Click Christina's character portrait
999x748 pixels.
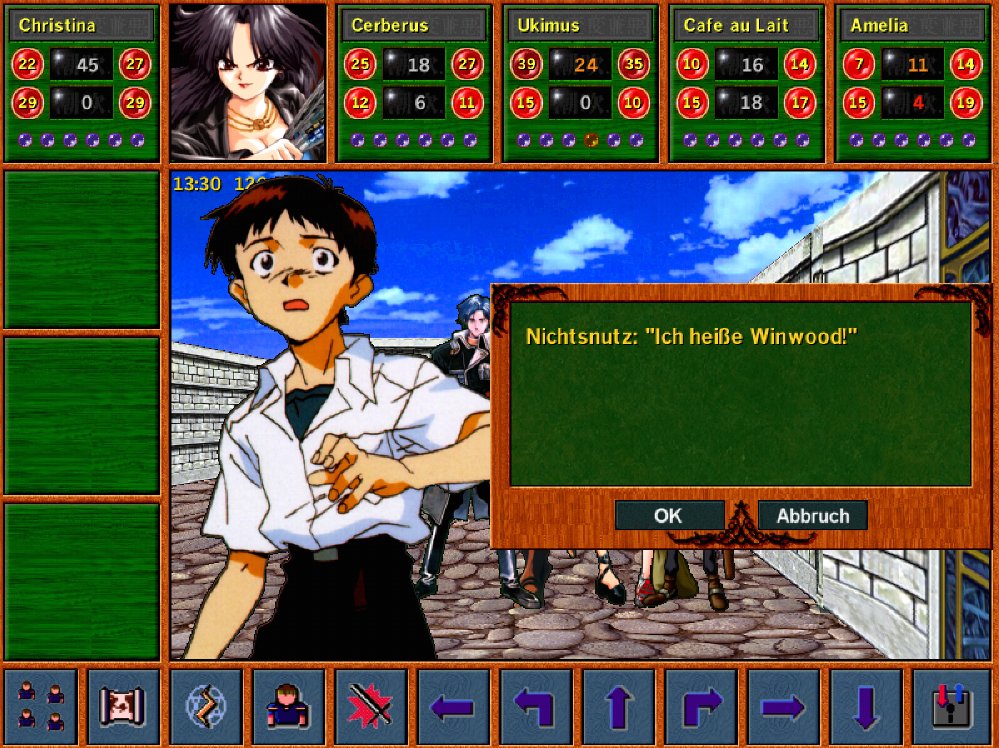coord(248,83)
